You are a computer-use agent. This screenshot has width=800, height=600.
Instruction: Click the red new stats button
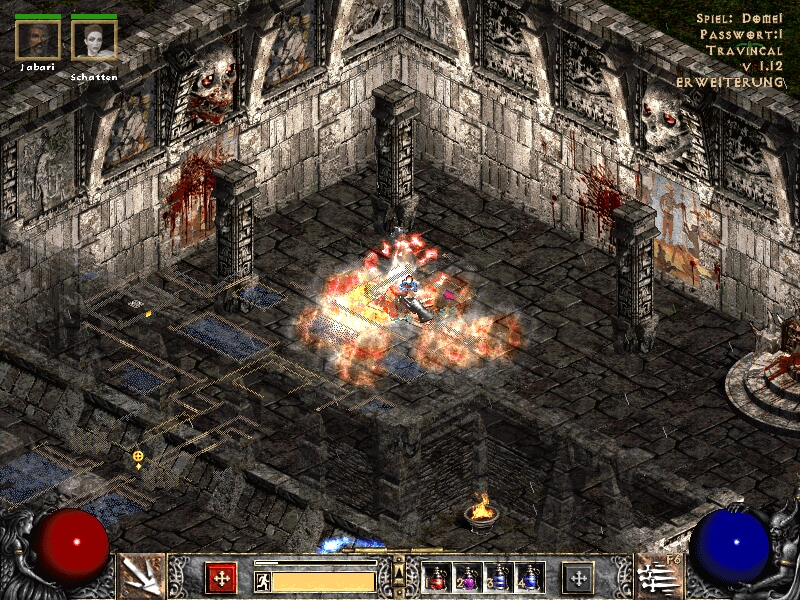coord(221,578)
